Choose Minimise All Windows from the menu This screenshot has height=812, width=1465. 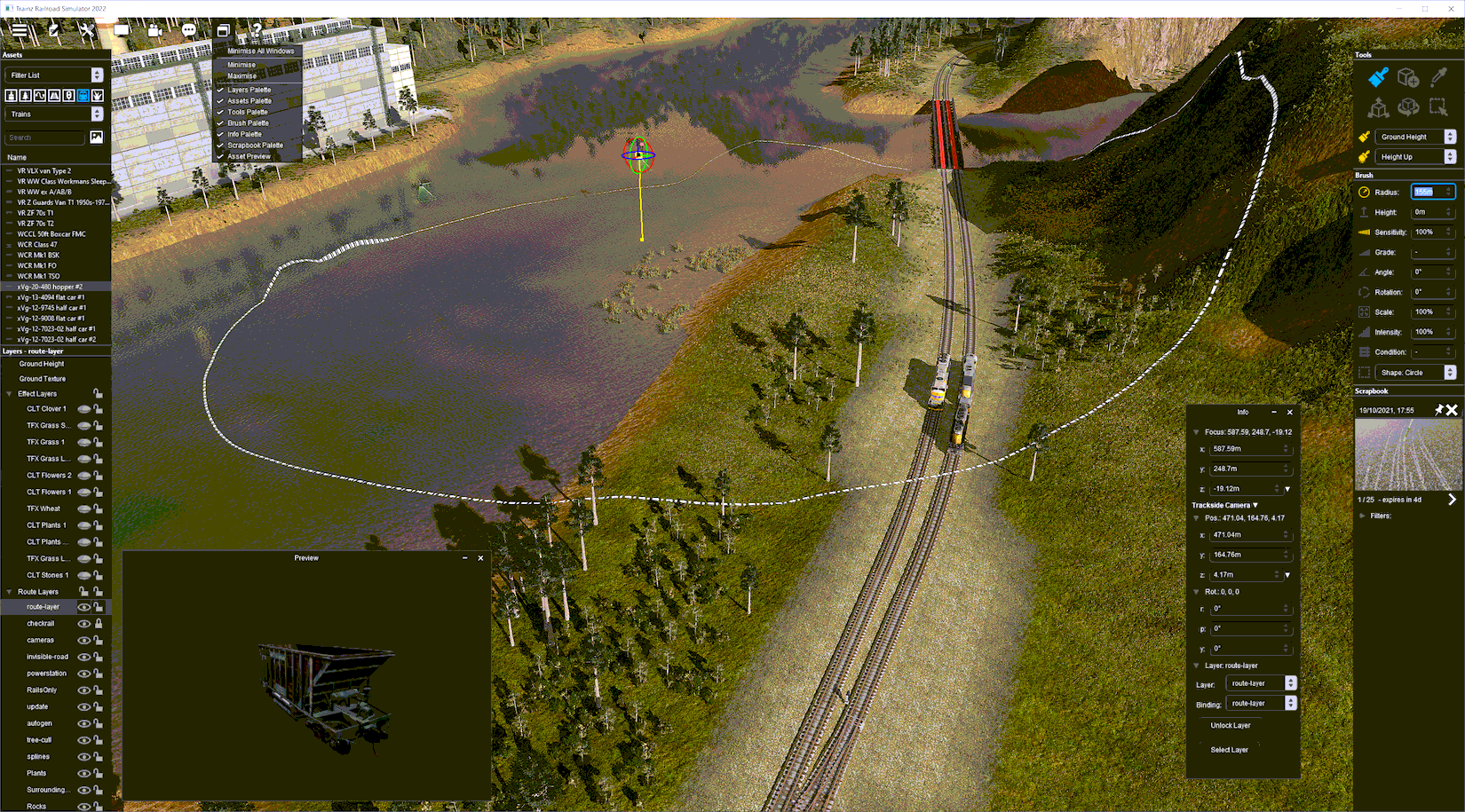click(259, 51)
